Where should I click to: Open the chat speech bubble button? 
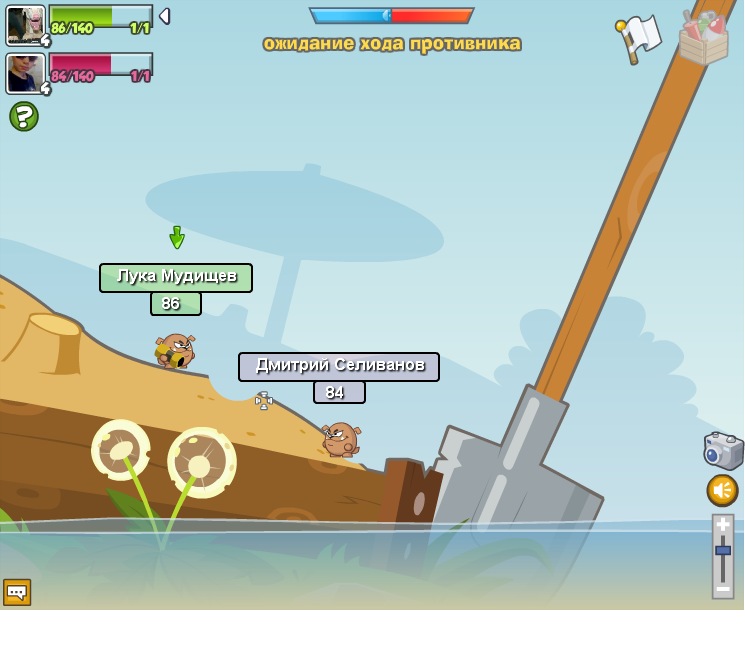coord(17,592)
